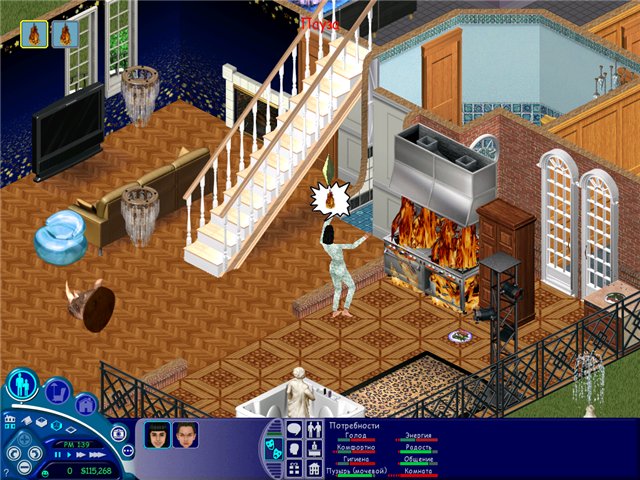Viewport: 640px width, 480px height.
Task: Switch to Live mode
Action: tap(23, 385)
